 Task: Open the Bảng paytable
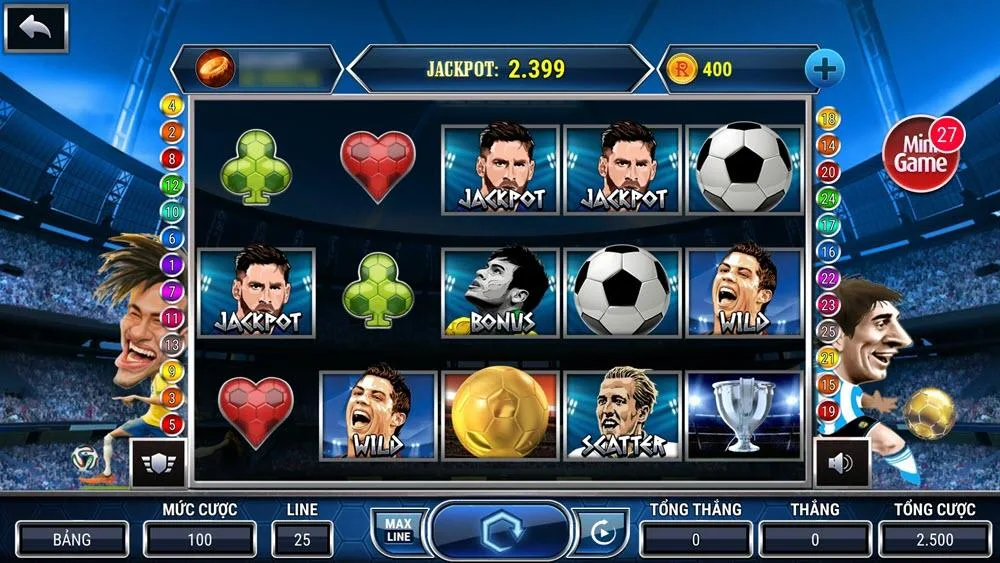click(72, 539)
